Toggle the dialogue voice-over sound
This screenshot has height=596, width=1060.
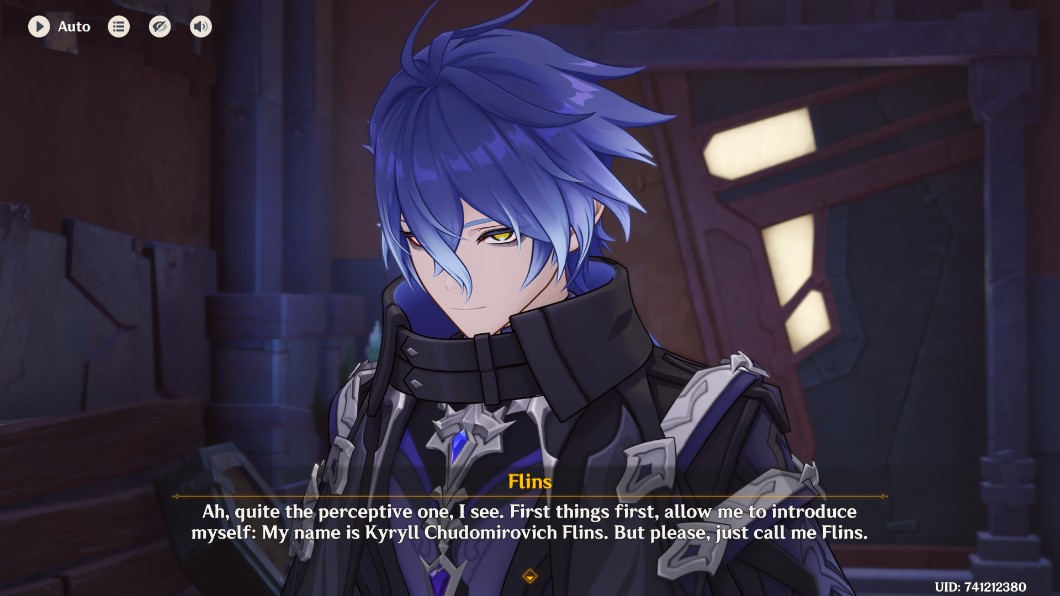pyautogui.click(x=201, y=26)
